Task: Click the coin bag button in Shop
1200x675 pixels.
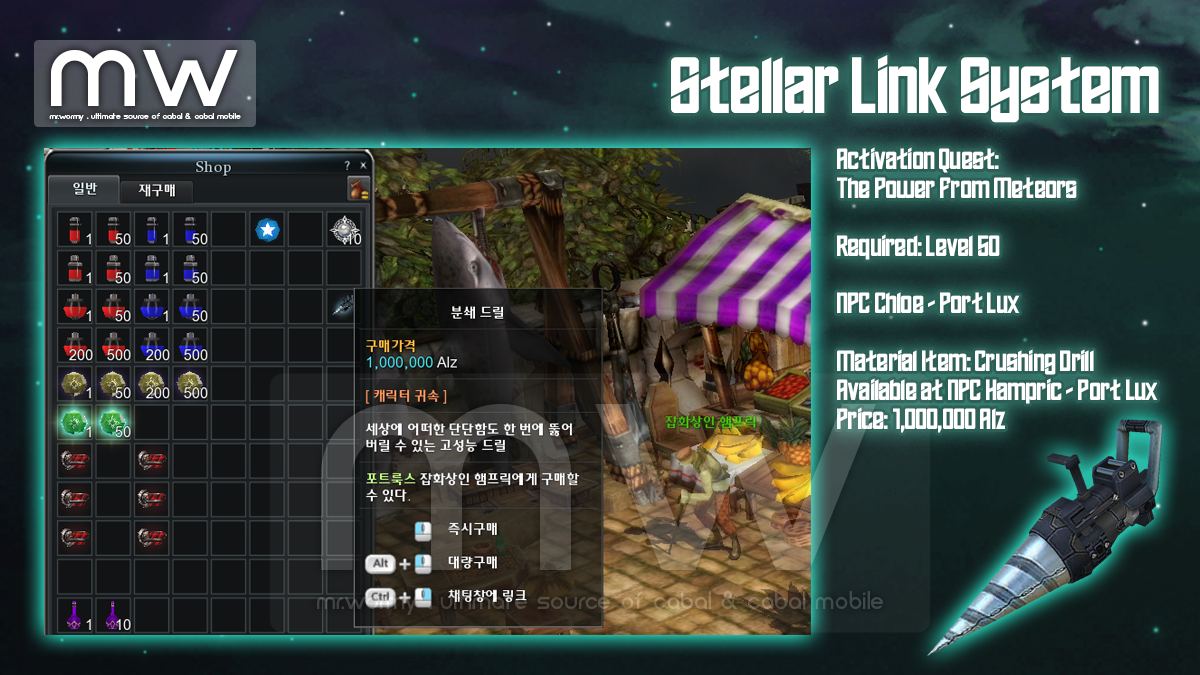Action: (357, 189)
